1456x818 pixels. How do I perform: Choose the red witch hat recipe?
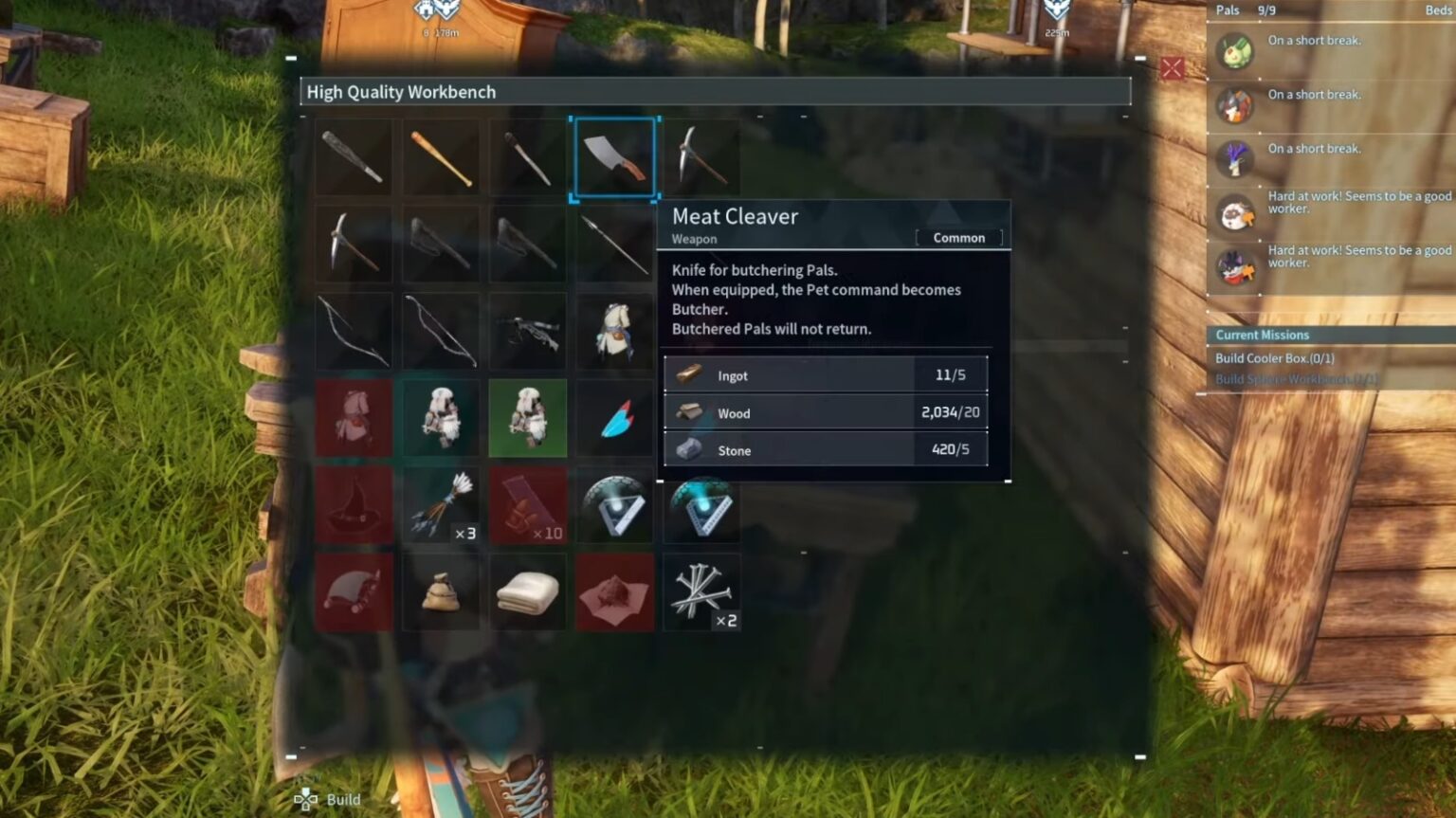(354, 506)
